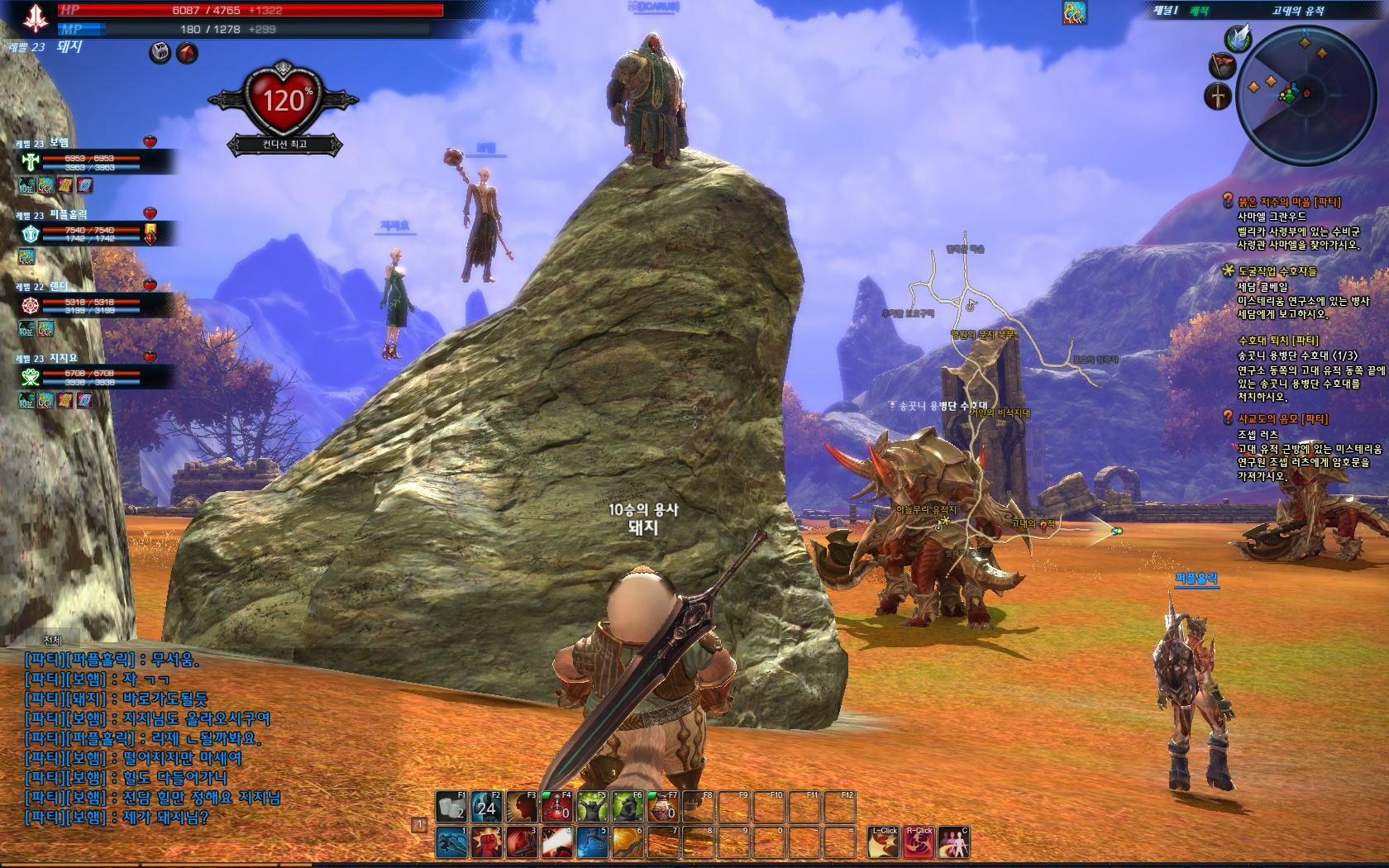Open the red flag icon beside minimap
The image size is (1389, 868).
[x=1221, y=65]
